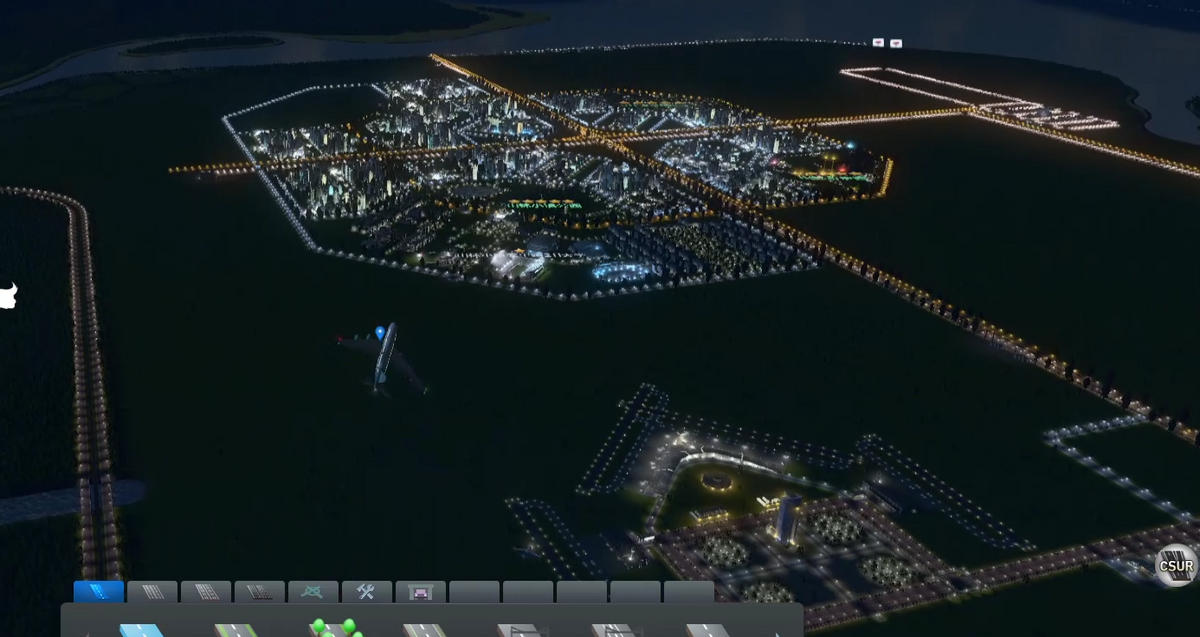Viewport: 1200px width, 637px height.
Task: Select the highlighted blue small roads tab
Action: click(99, 591)
